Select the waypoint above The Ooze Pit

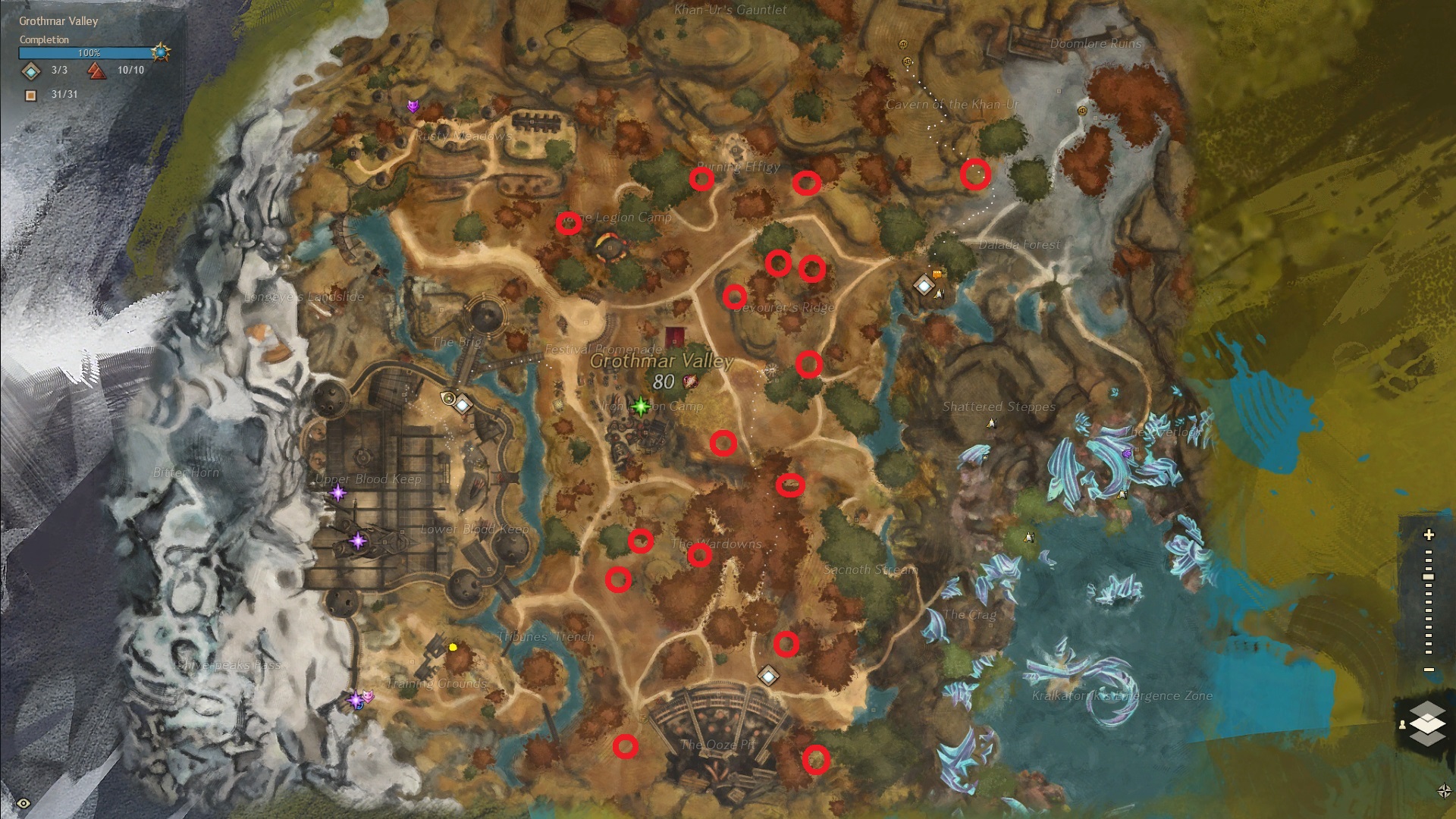click(769, 675)
